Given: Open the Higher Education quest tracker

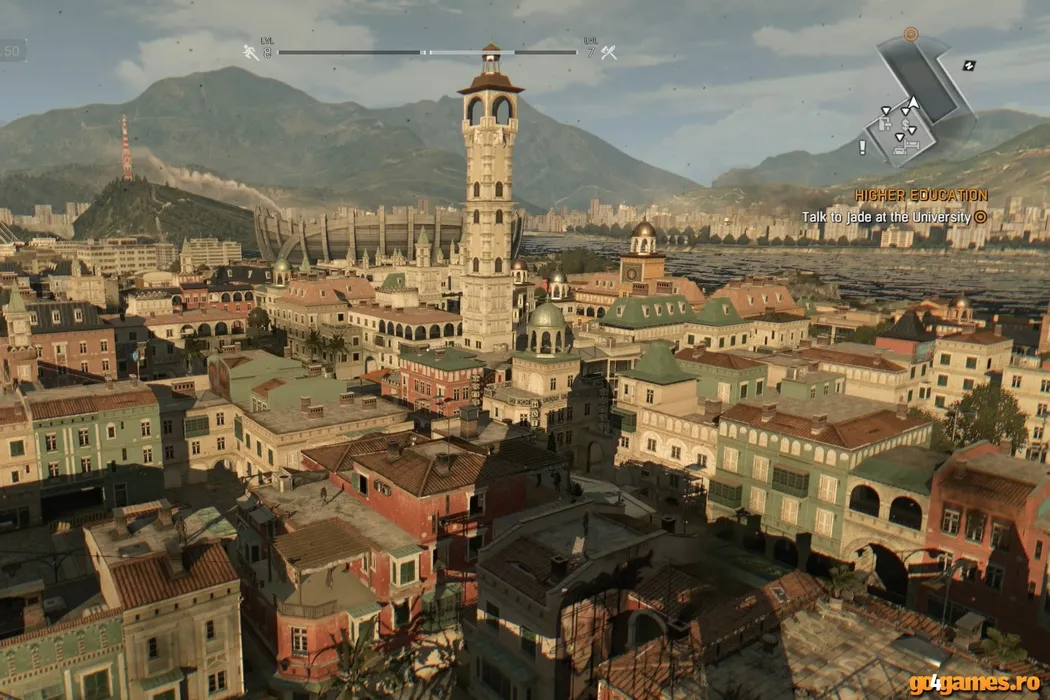Looking at the screenshot, I should click(921, 195).
